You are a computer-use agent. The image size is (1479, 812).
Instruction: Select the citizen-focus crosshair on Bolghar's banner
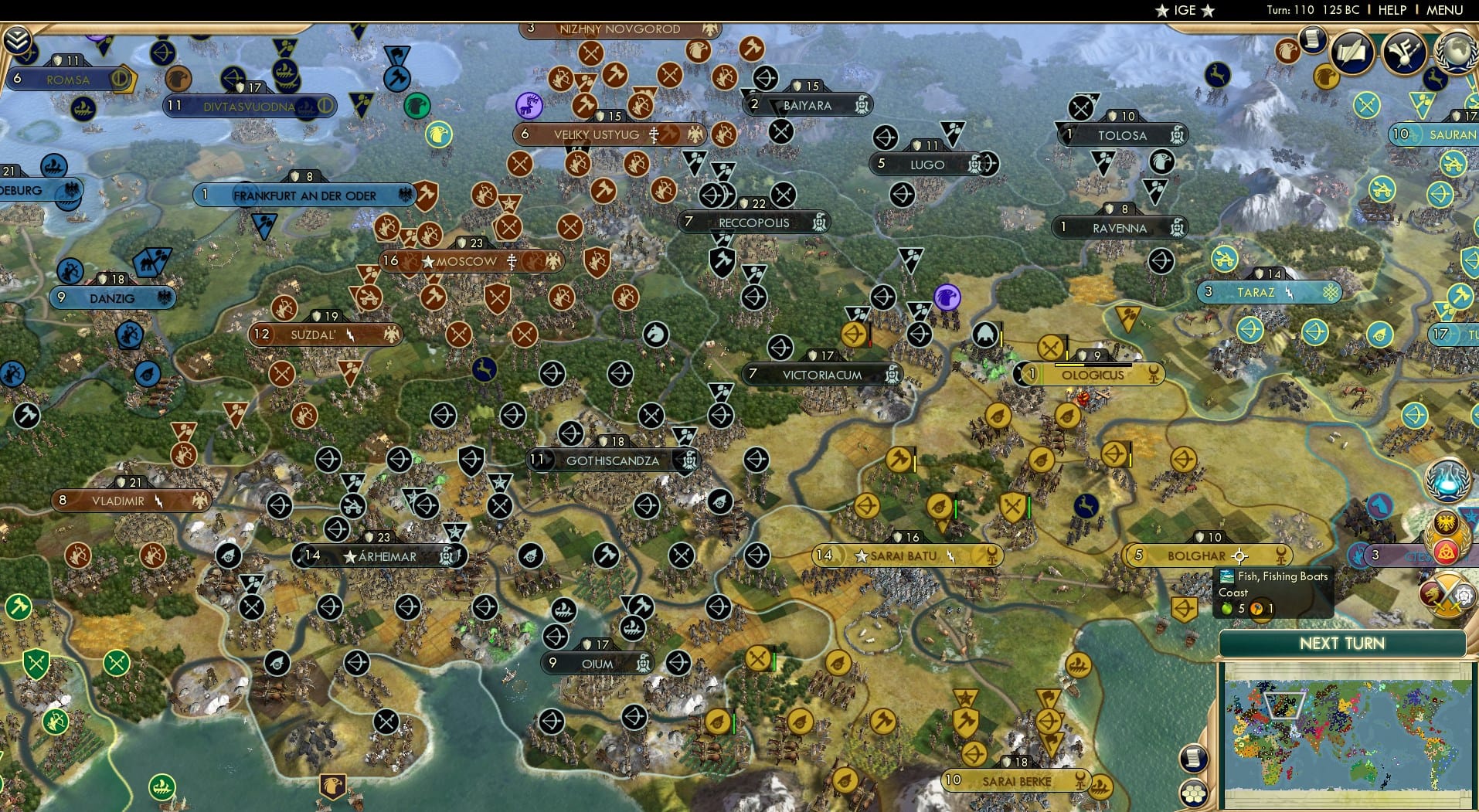[x=1239, y=556]
